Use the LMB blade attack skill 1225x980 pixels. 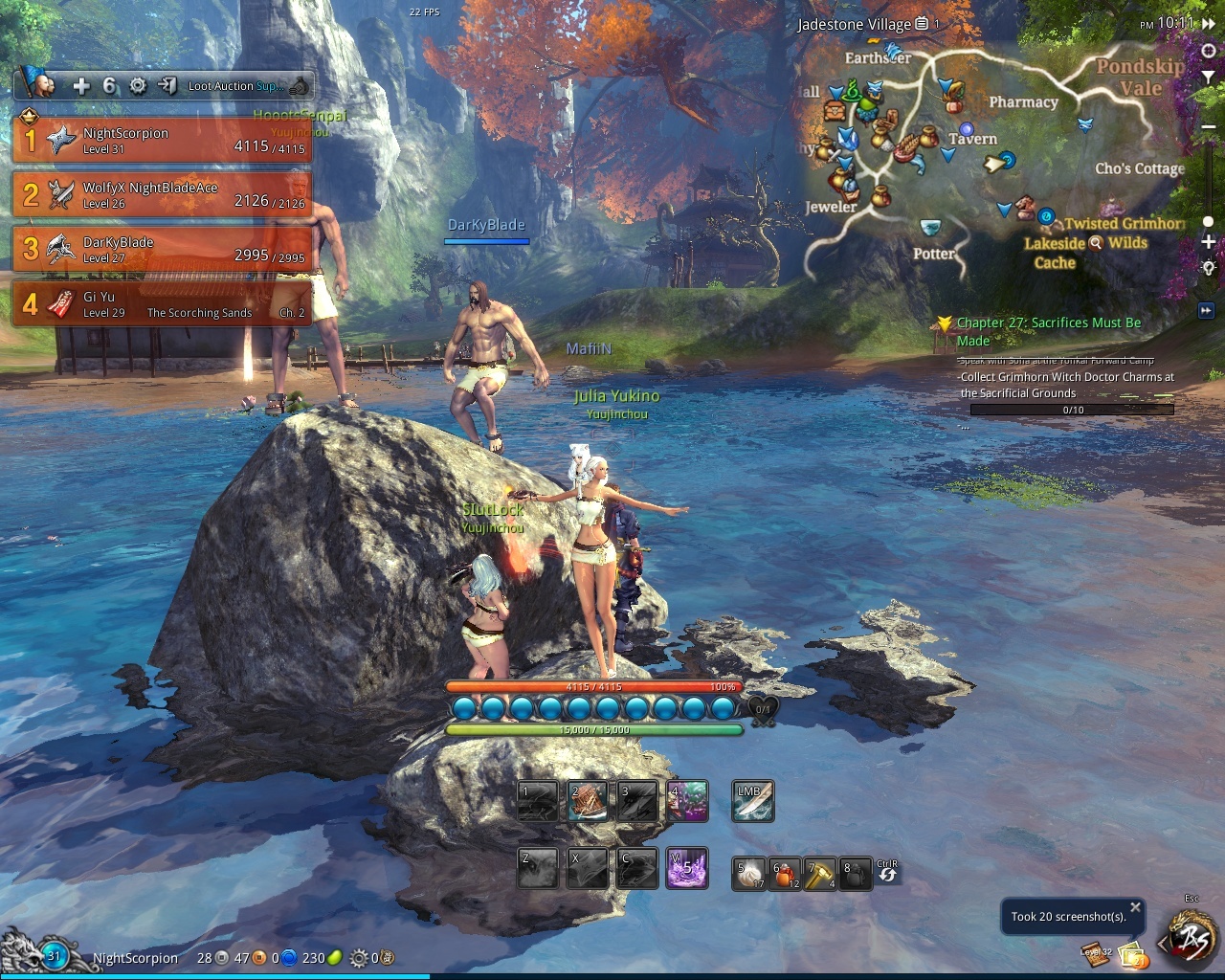(752, 801)
